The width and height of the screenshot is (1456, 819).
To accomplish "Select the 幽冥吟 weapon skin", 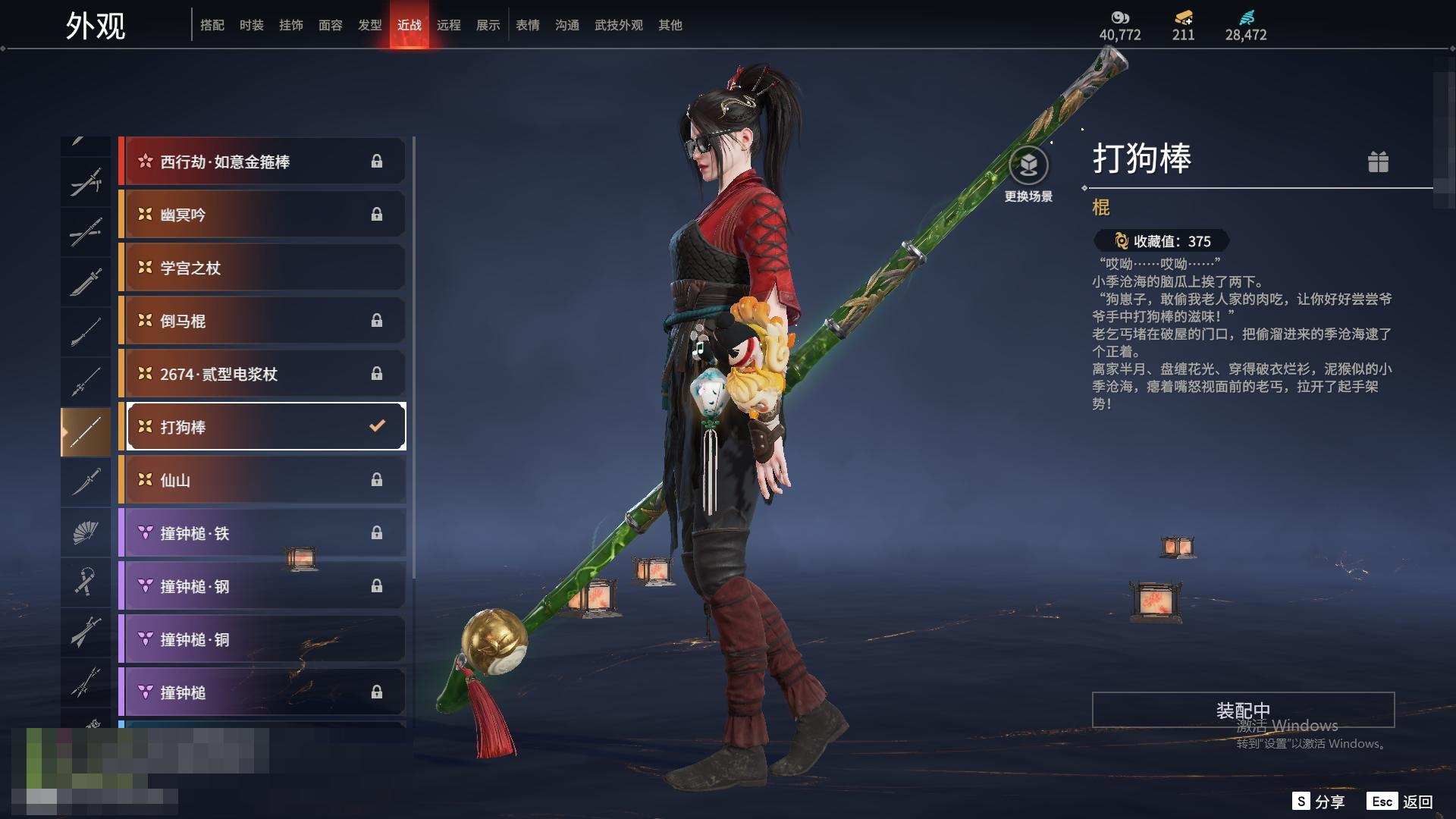I will pyautogui.click(x=262, y=215).
